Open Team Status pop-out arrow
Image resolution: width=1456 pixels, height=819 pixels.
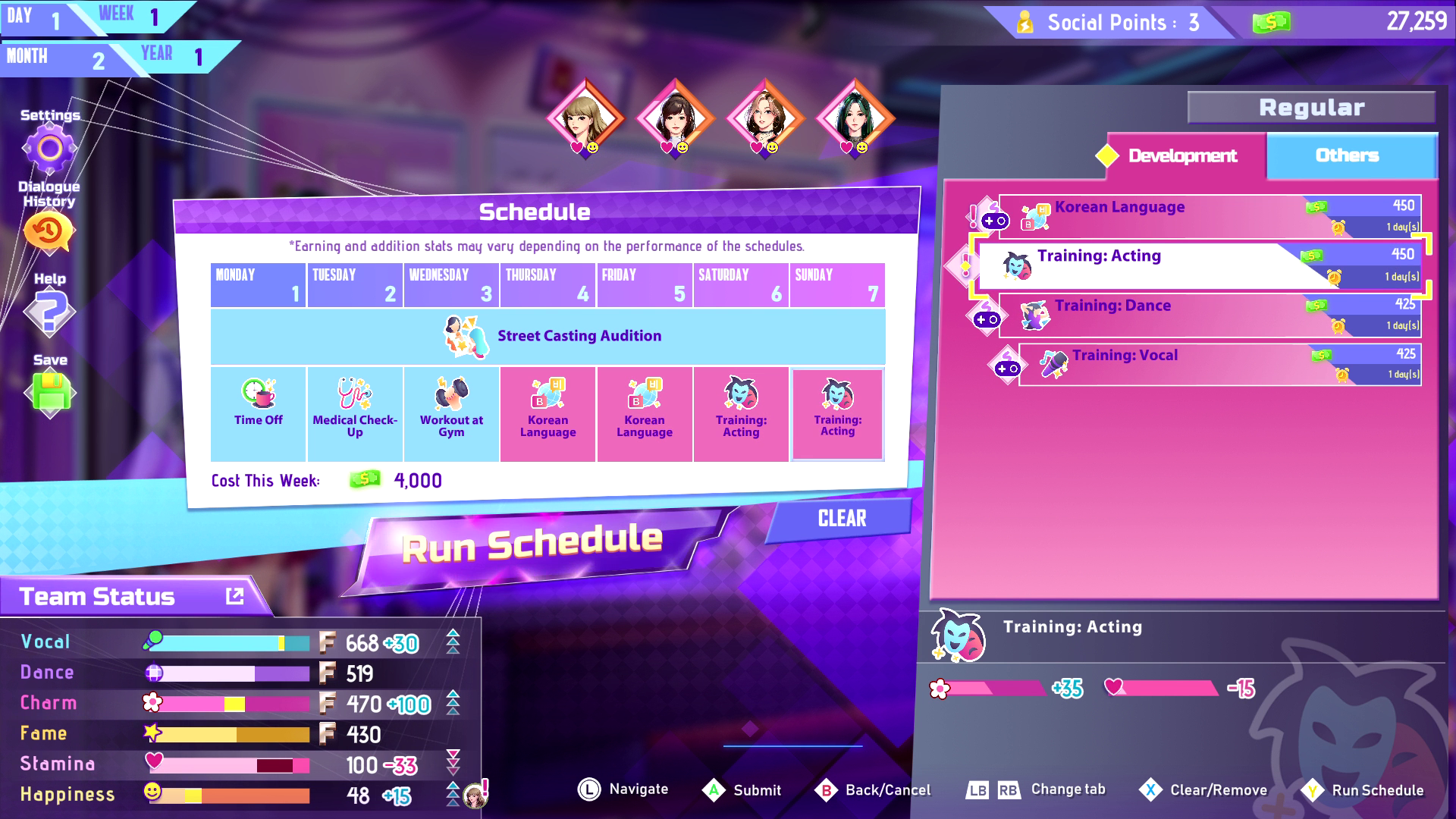(234, 596)
